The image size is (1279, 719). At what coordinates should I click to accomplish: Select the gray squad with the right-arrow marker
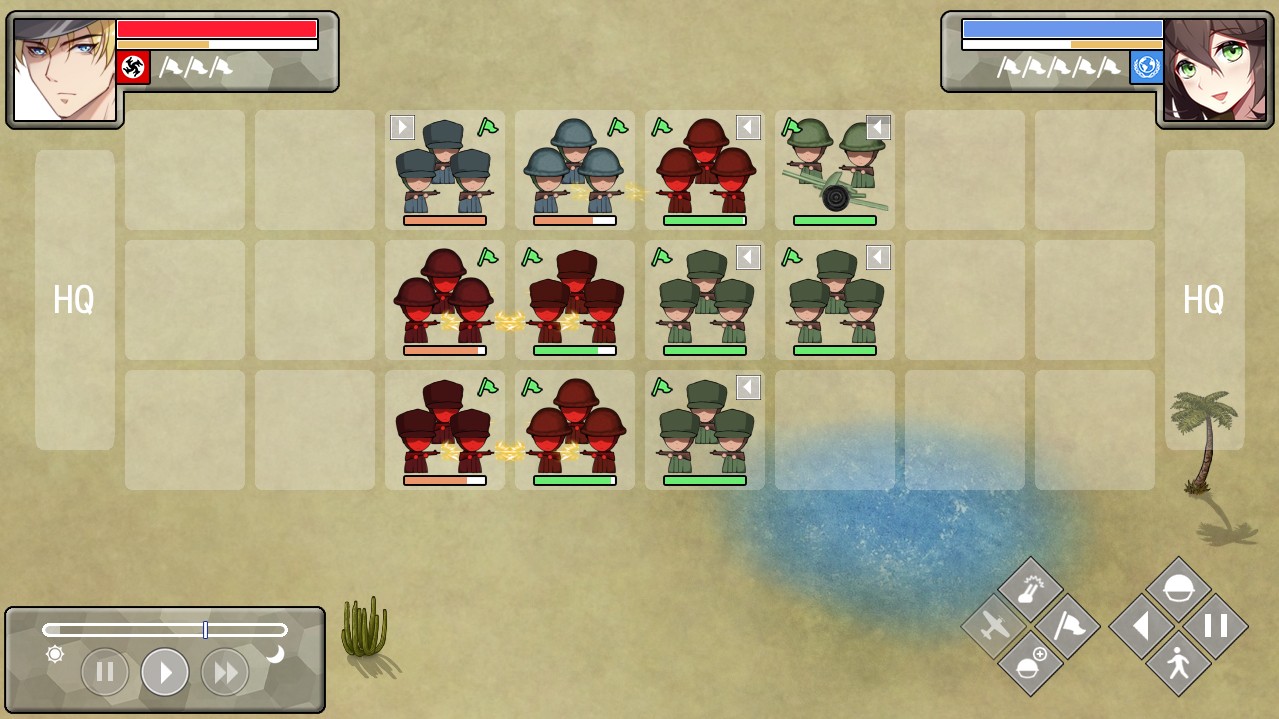tap(445, 170)
